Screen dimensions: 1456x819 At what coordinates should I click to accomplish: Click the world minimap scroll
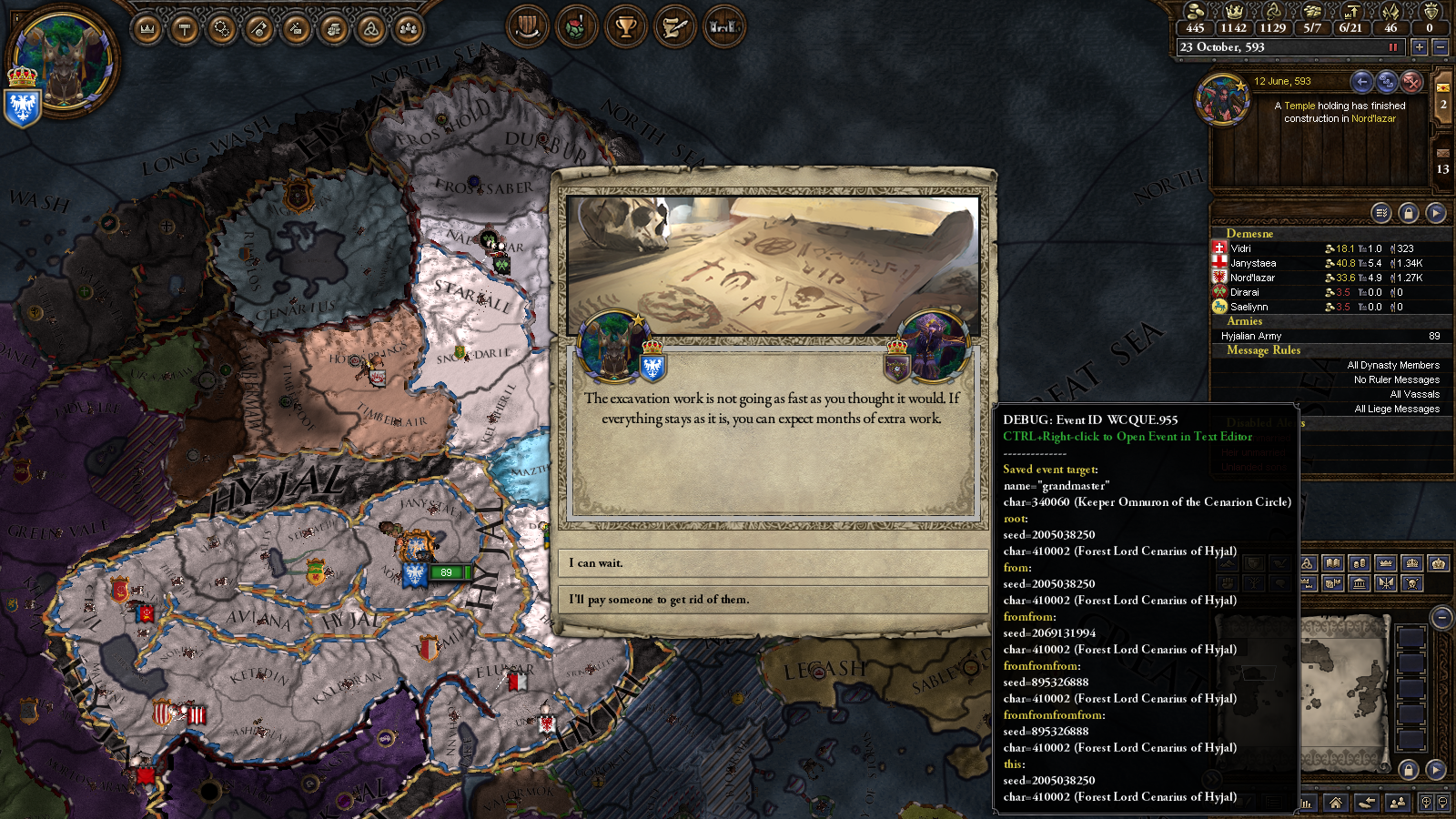(x=1345, y=692)
